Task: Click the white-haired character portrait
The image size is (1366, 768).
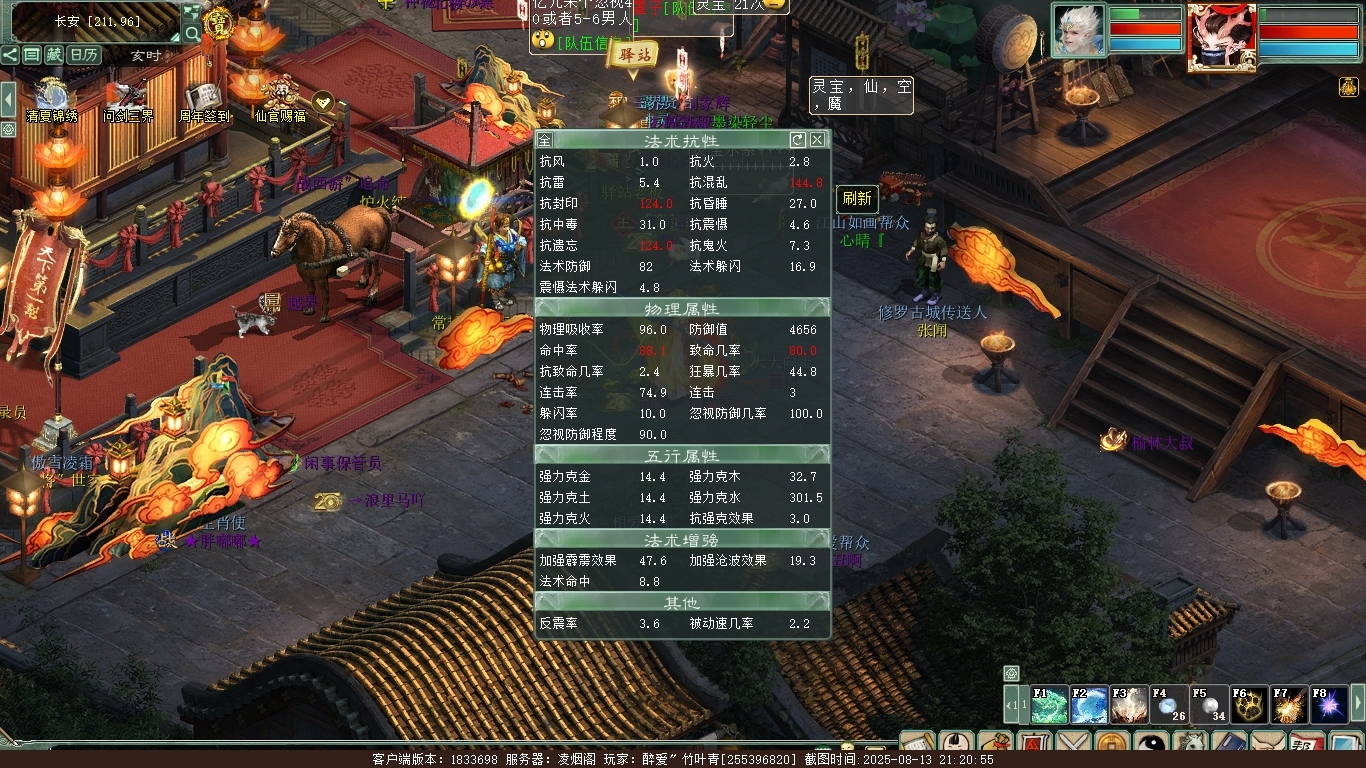Action: click(x=1078, y=31)
